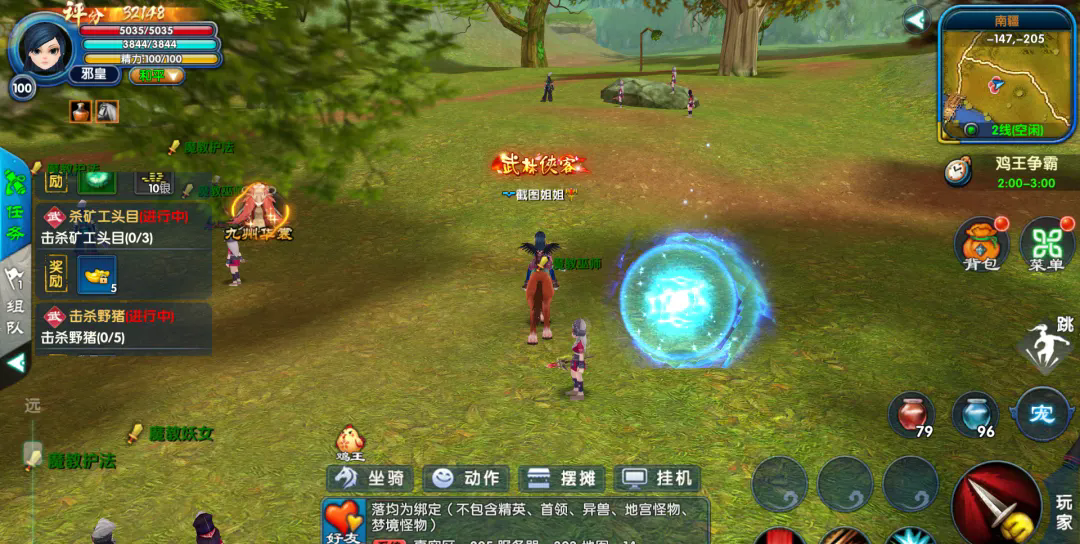1080x544 pixels.
Task: Open the 好友 friends icon
Action: tap(343, 523)
